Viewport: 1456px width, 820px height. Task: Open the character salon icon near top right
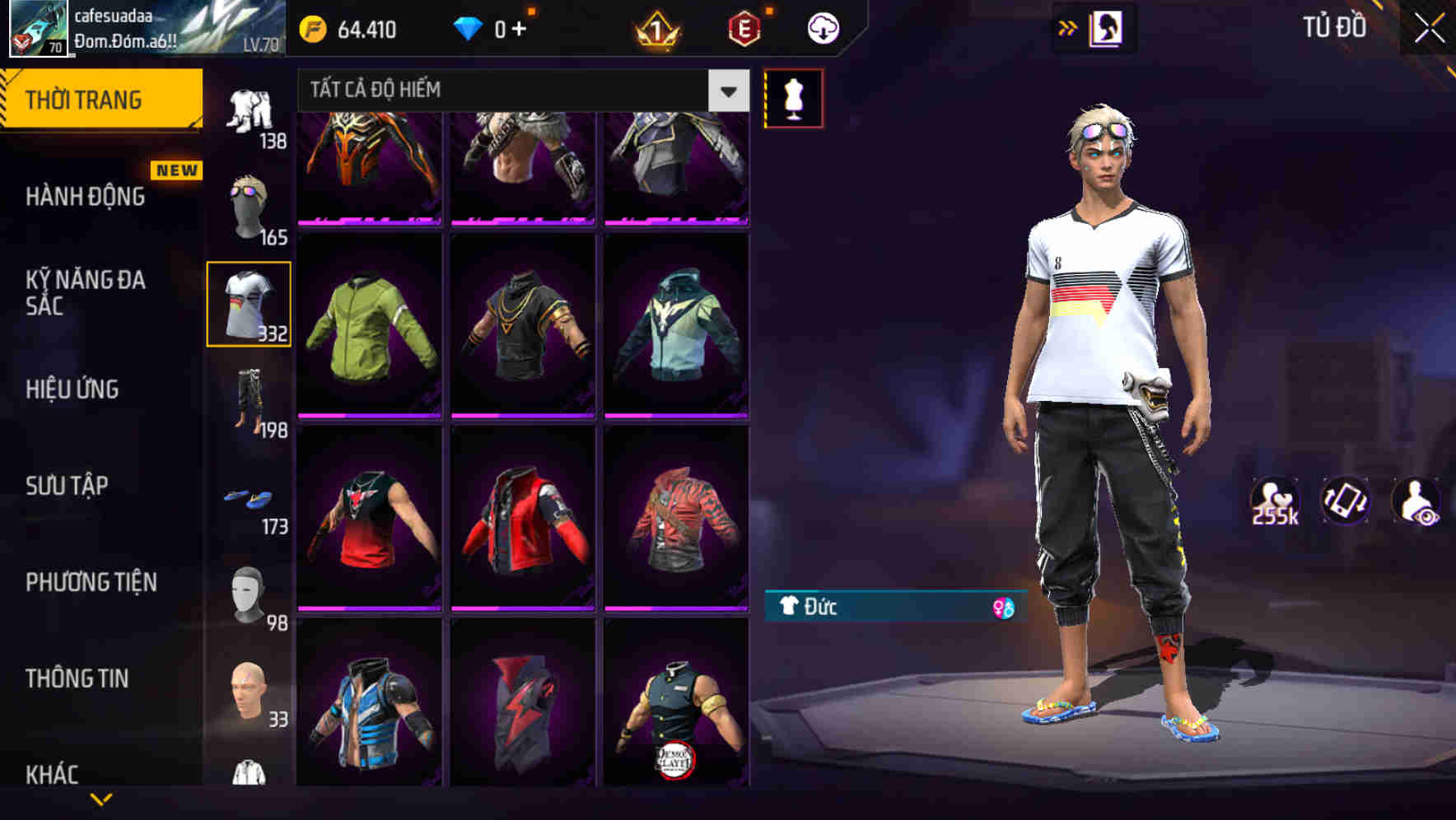coord(1108,27)
